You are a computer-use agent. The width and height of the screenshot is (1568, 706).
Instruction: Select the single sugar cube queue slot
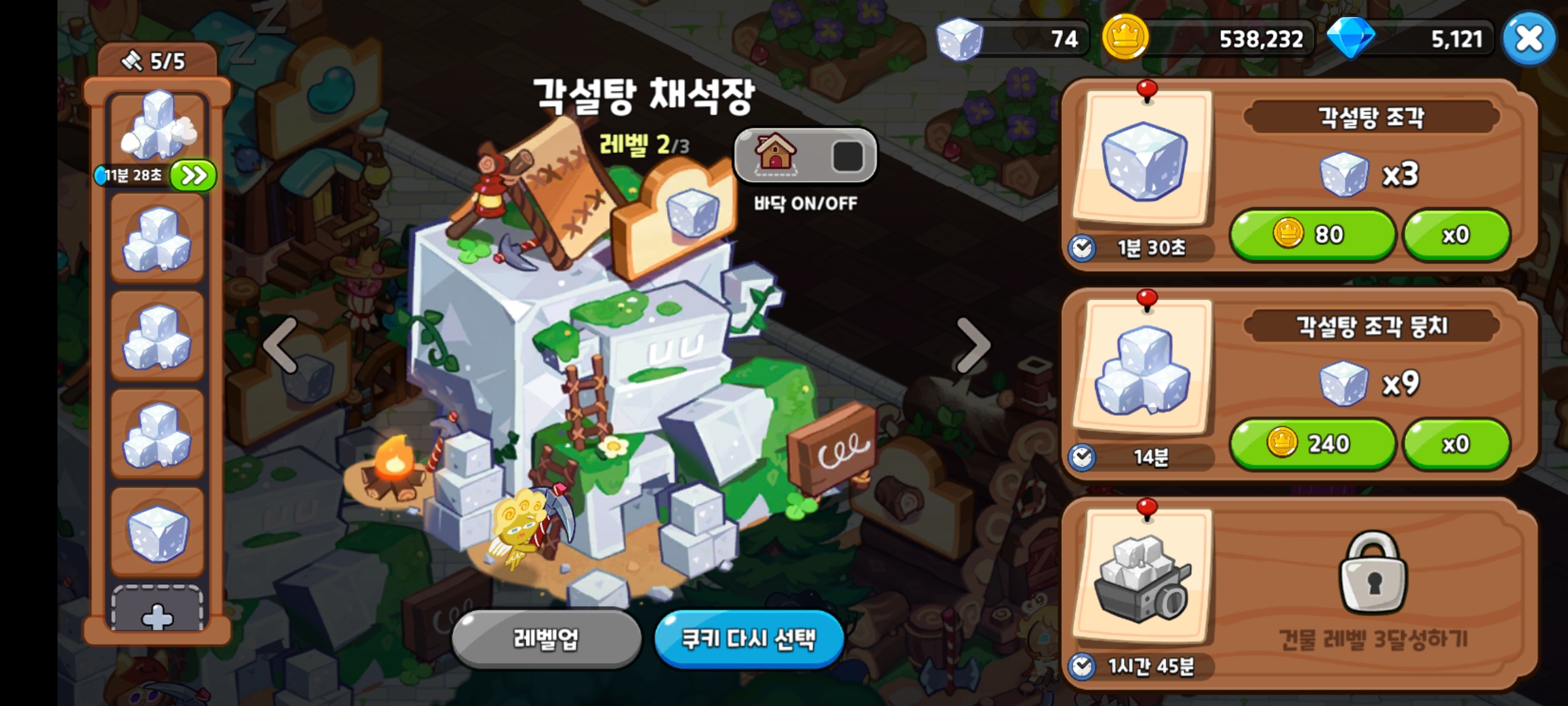(157, 531)
